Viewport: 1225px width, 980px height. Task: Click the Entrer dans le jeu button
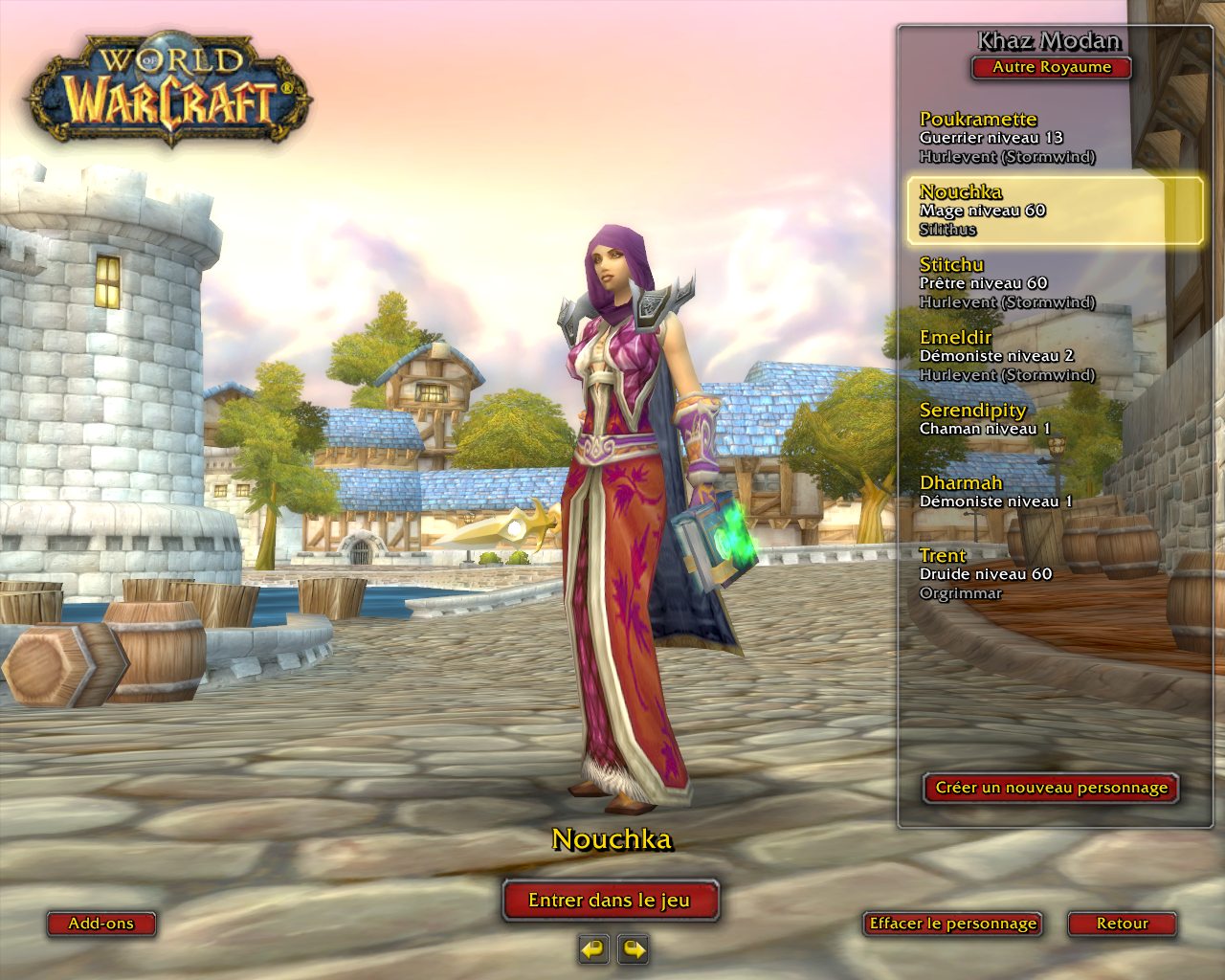pyautogui.click(x=610, y=900)
